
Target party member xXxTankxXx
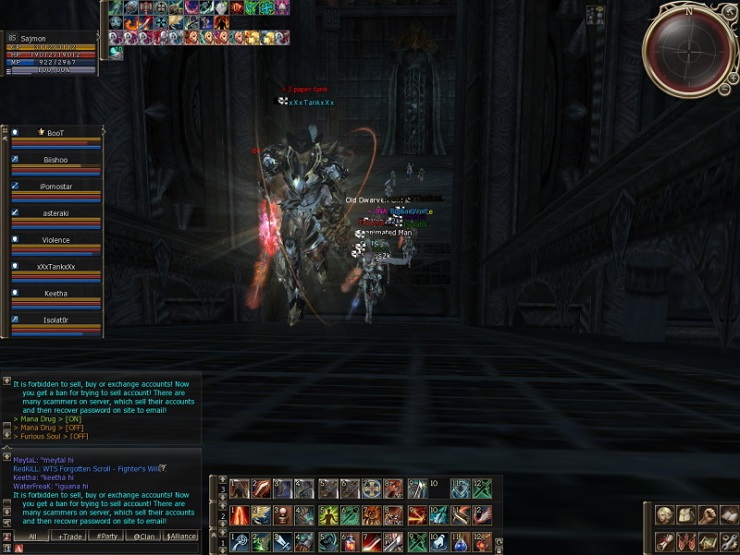56,267
